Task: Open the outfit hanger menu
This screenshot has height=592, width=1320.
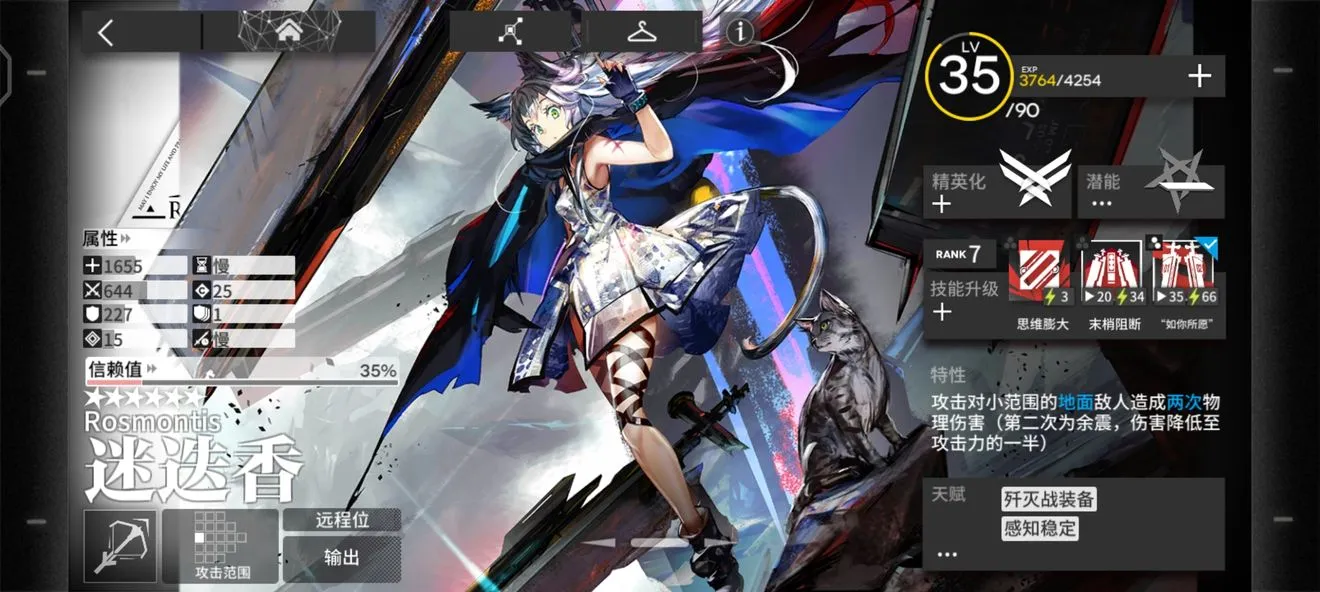Action: [x=640, y=32]
